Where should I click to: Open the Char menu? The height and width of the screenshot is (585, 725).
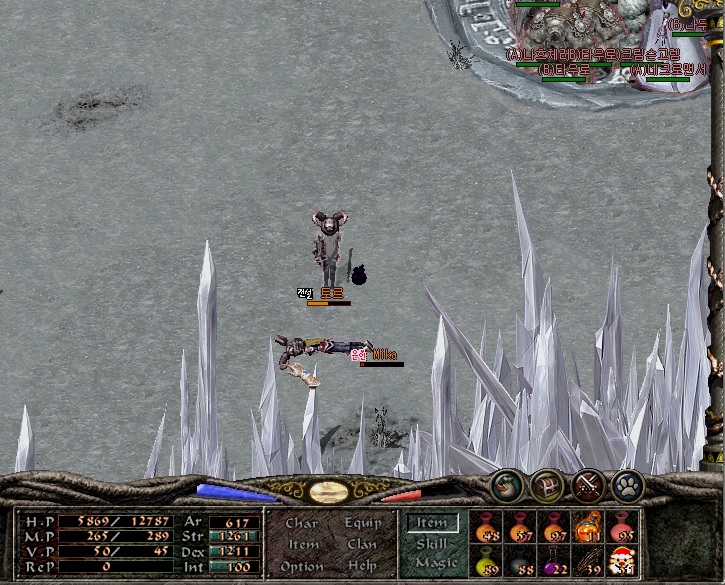click(301, 523)
